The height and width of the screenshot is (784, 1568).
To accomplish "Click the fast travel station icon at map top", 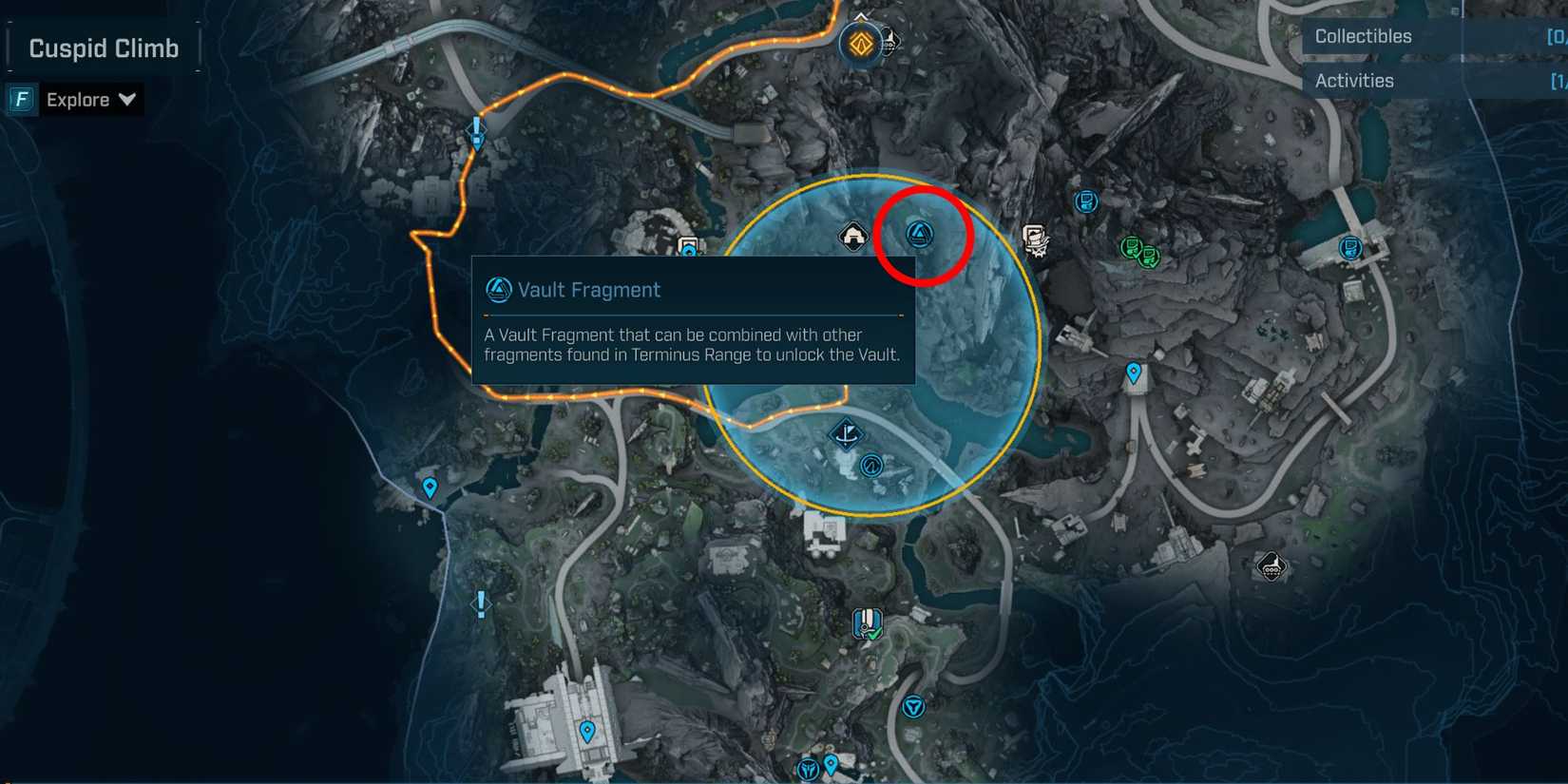I will tap(859, 43).
